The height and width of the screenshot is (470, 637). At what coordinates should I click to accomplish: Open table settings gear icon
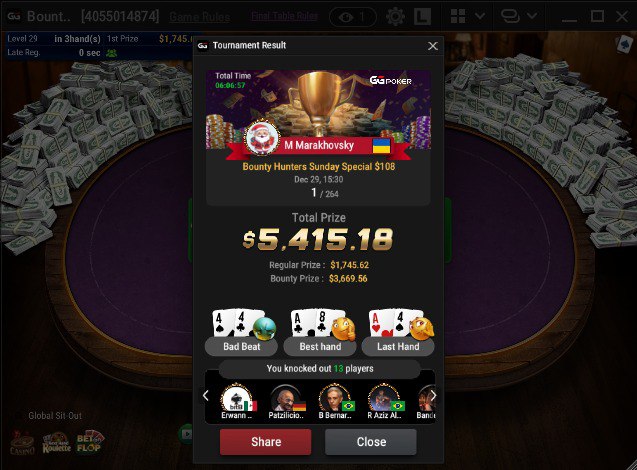[x=395, y=17]
